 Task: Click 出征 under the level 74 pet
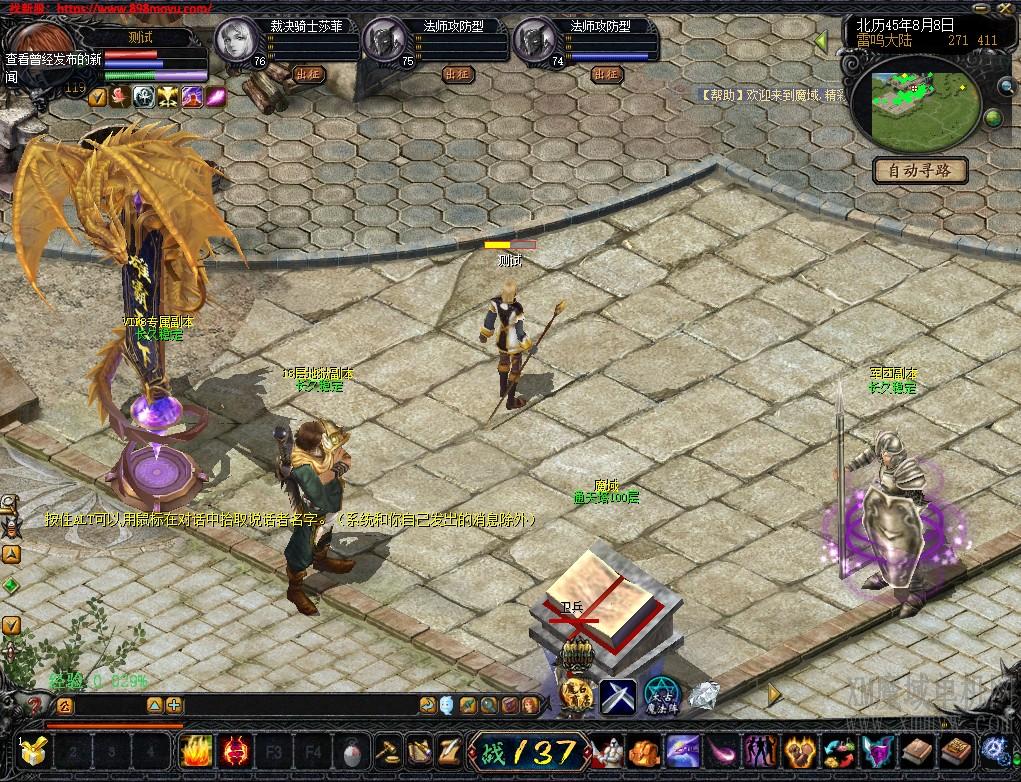point(607,73)
